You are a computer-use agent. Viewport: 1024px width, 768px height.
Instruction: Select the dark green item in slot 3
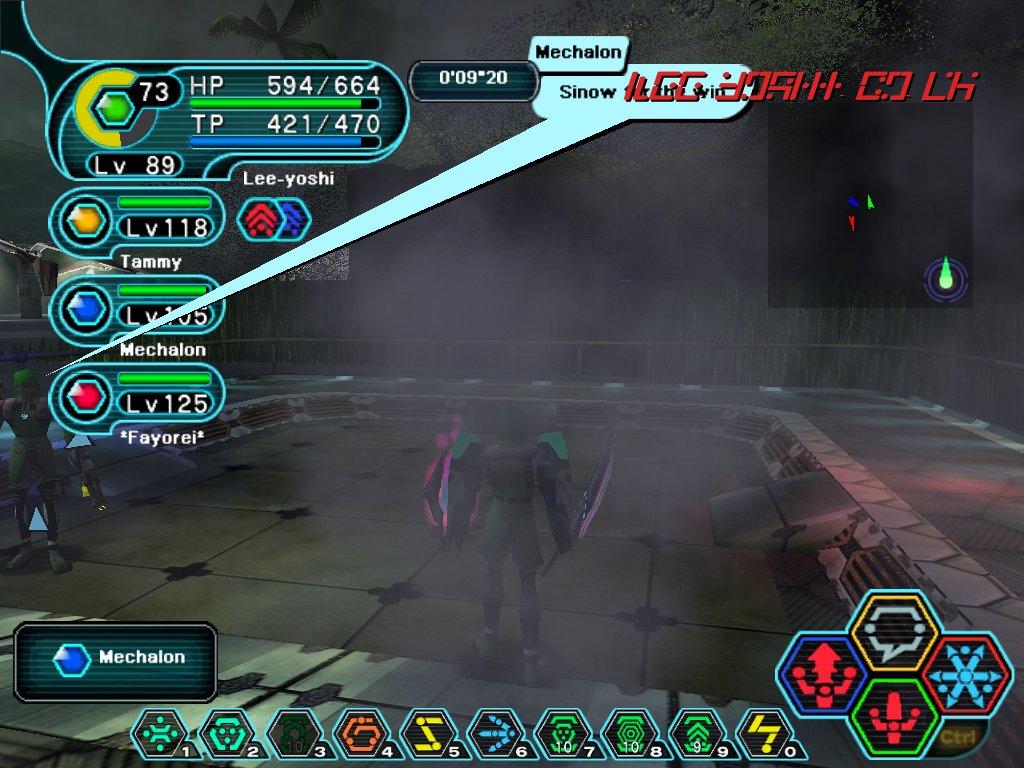point(294,736)
